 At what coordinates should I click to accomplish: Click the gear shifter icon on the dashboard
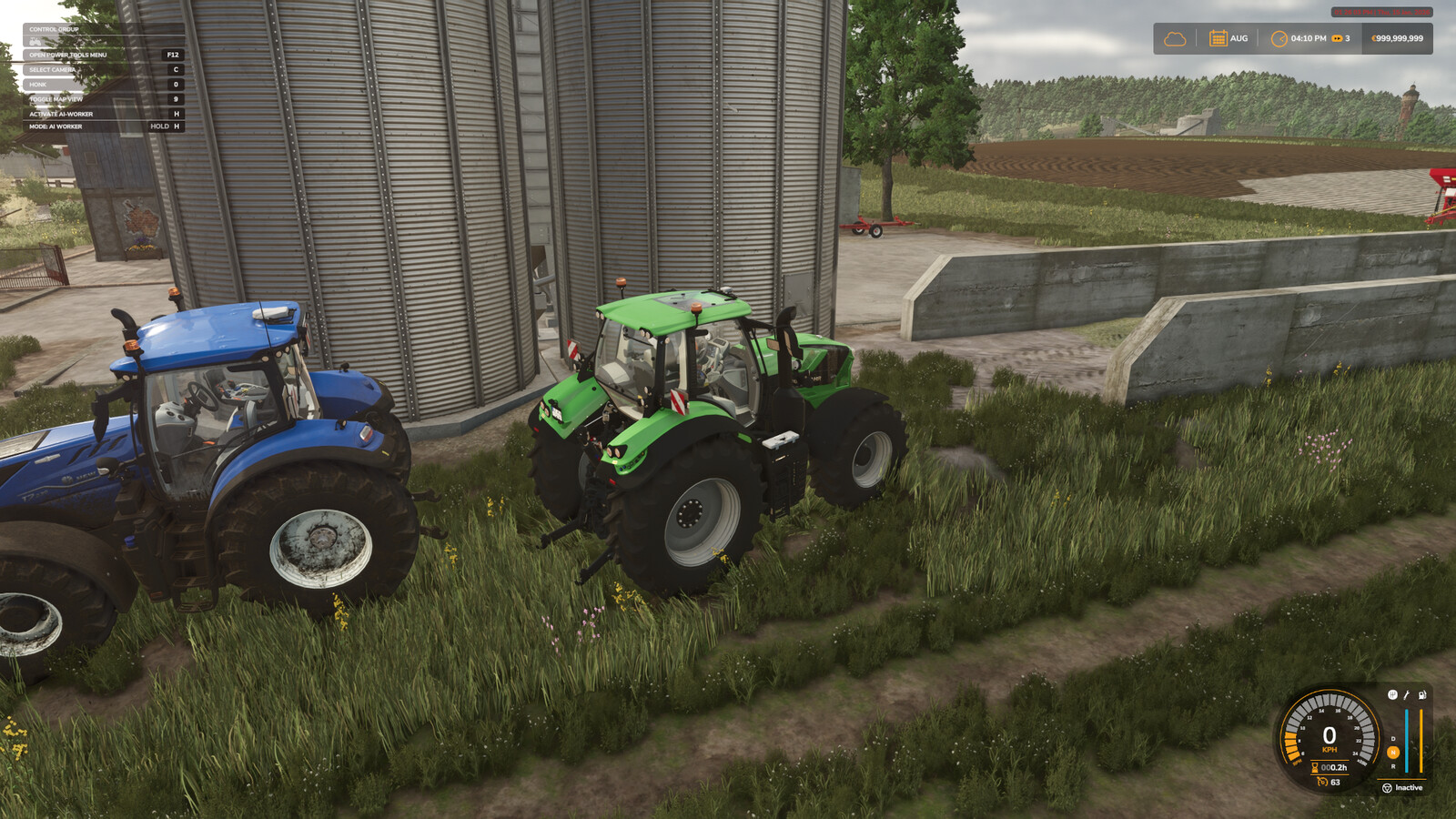click(1392, 694)
